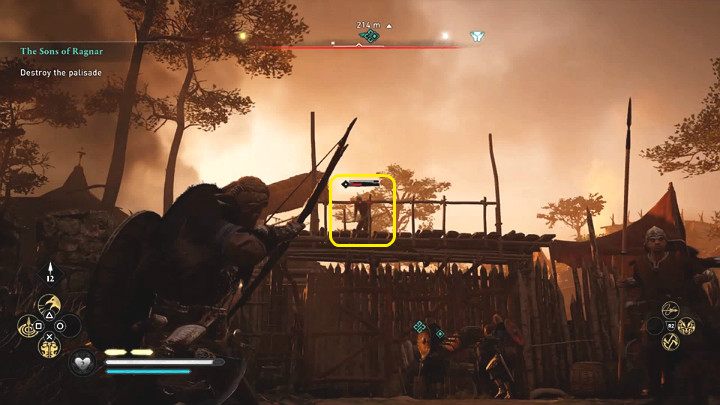Activate the concentric rings ranged ability on the left
Image resolution: width=720 pixels, height=405 pixels.
pyautogui.click(x=25, y=326)
